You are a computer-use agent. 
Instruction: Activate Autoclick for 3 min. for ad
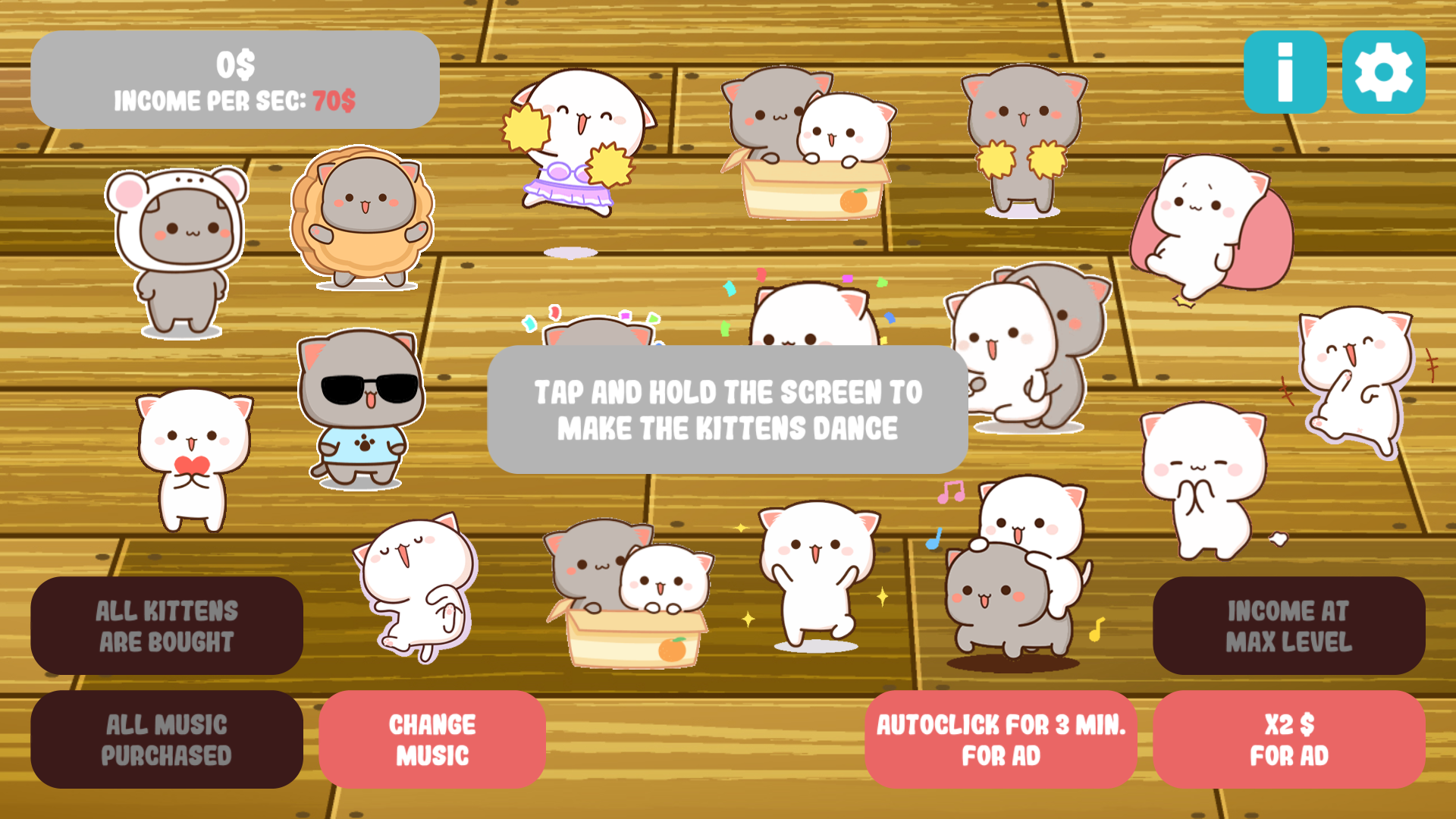pyautogui.click(x=1001, y=739)
